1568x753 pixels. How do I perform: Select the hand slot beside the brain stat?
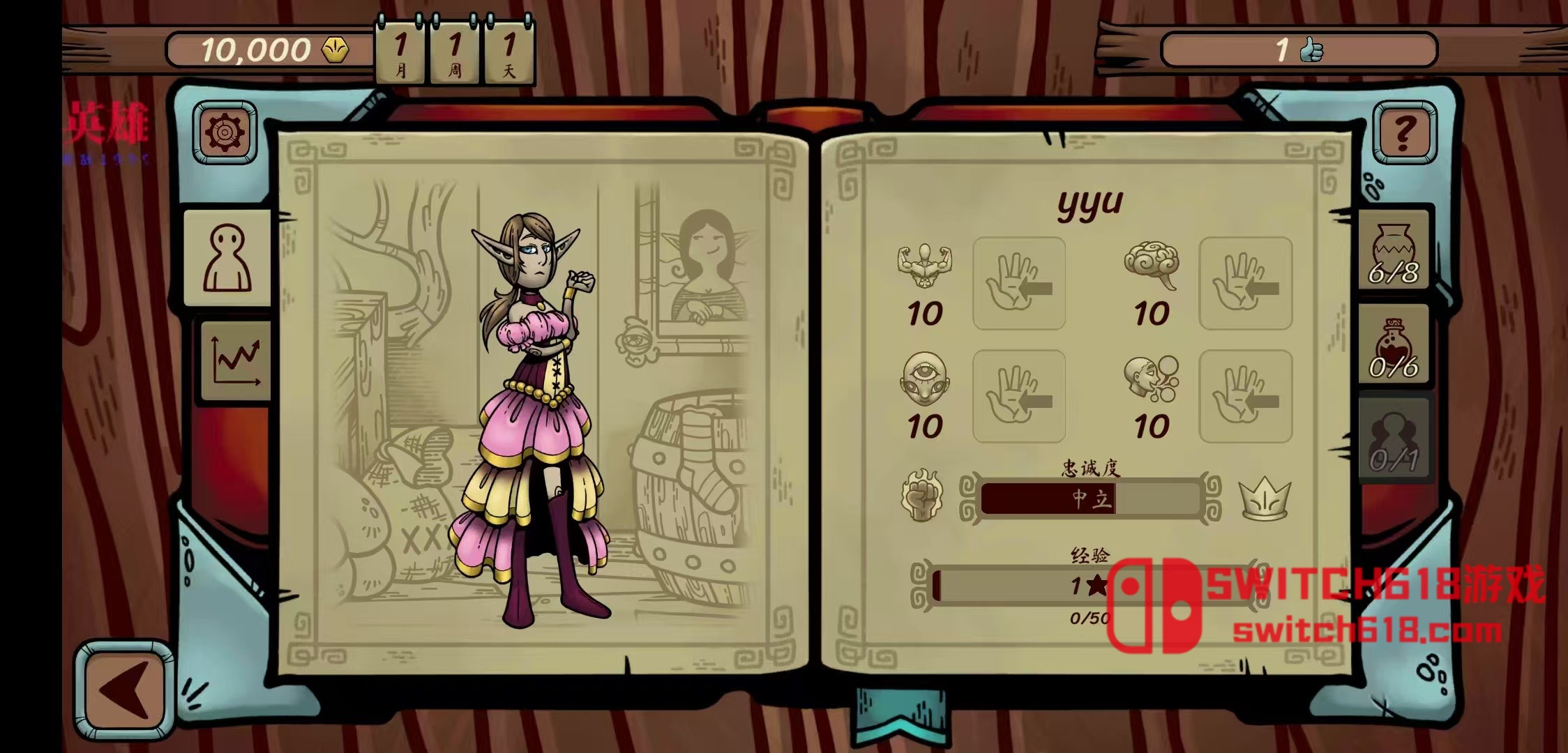(1245, 282)
